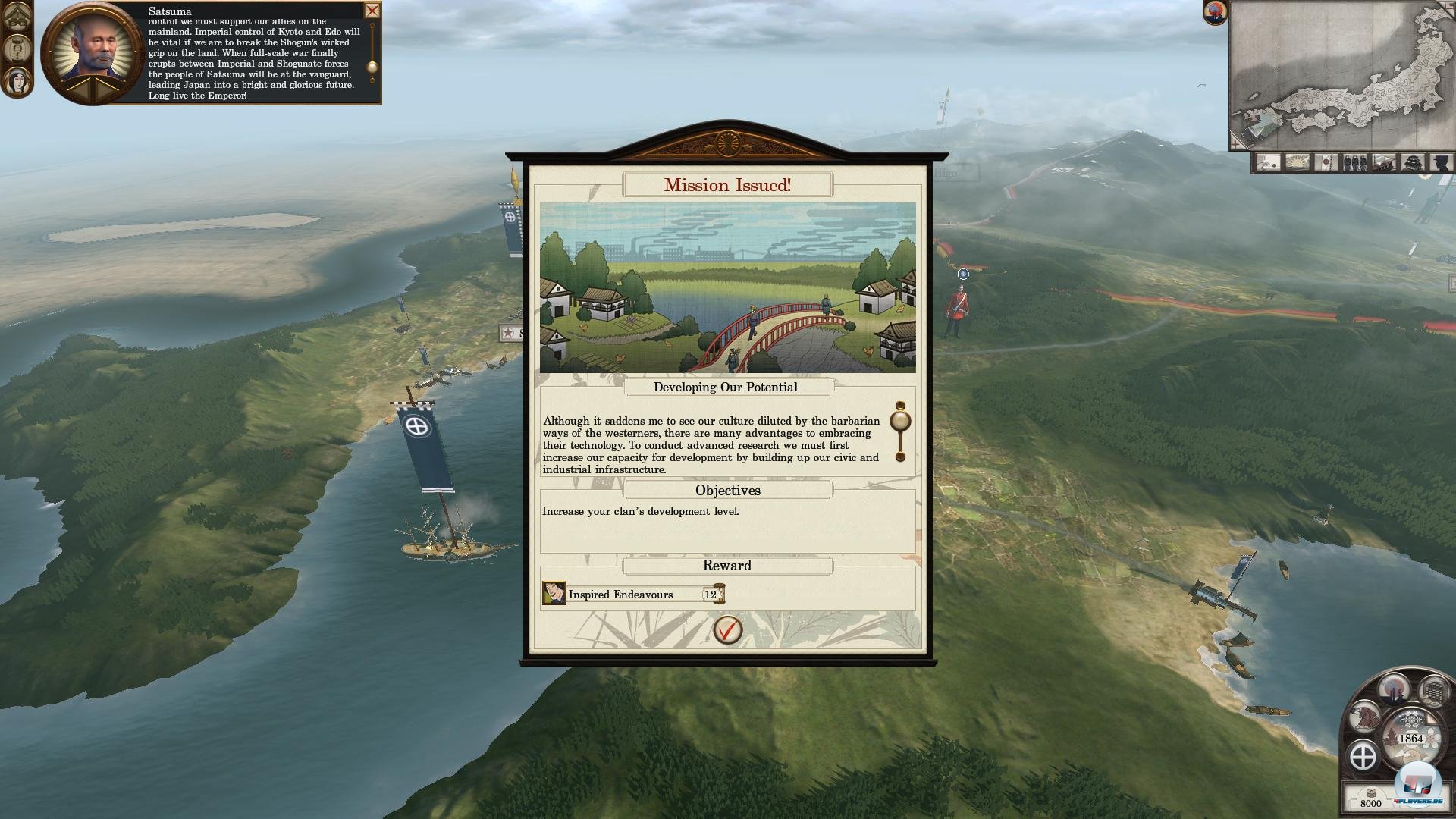Show the three soldiers armies list
This screenshot has width=1456, height=819.
point(1355,162)
